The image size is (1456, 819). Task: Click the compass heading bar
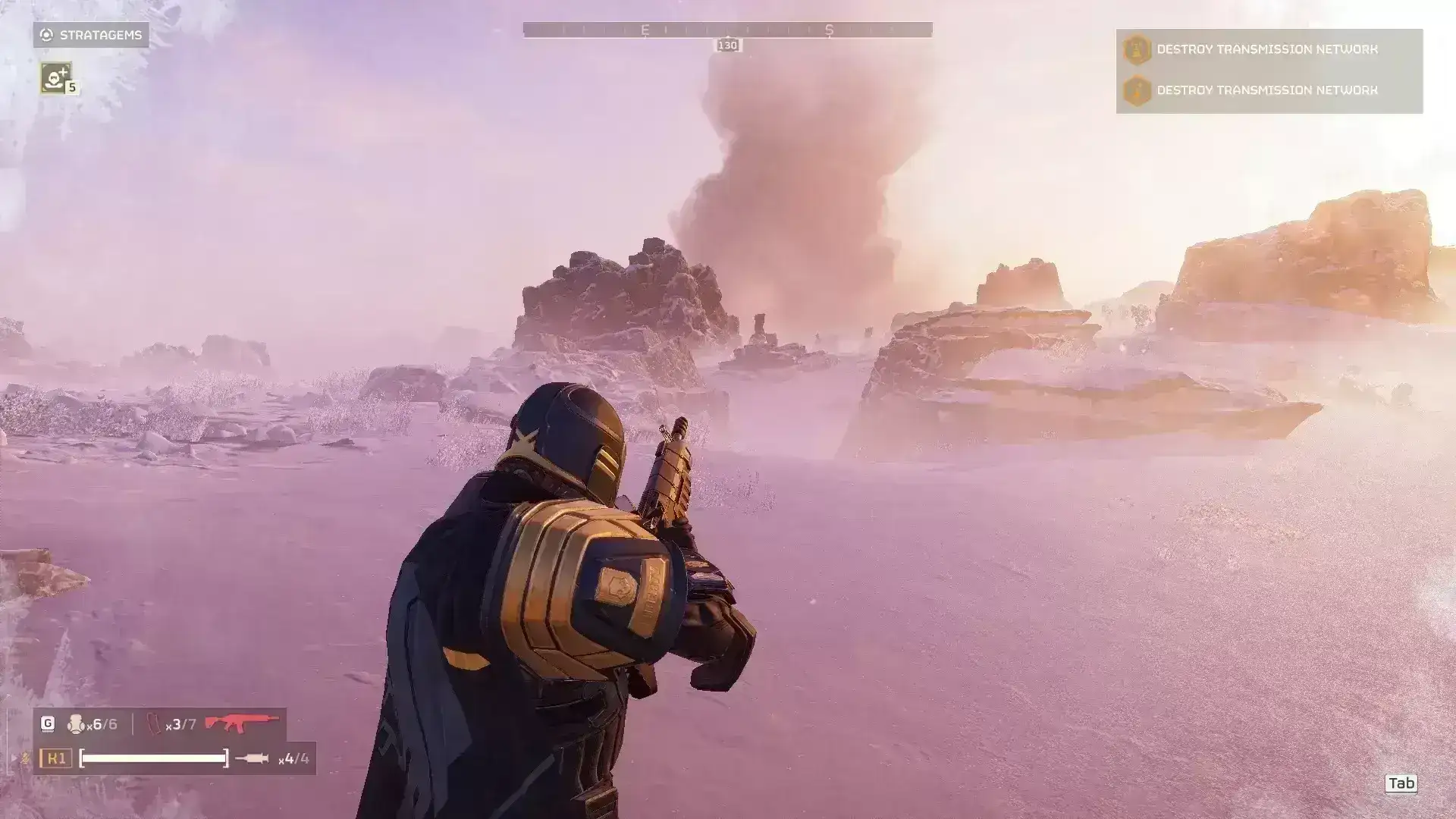[727, 30]
